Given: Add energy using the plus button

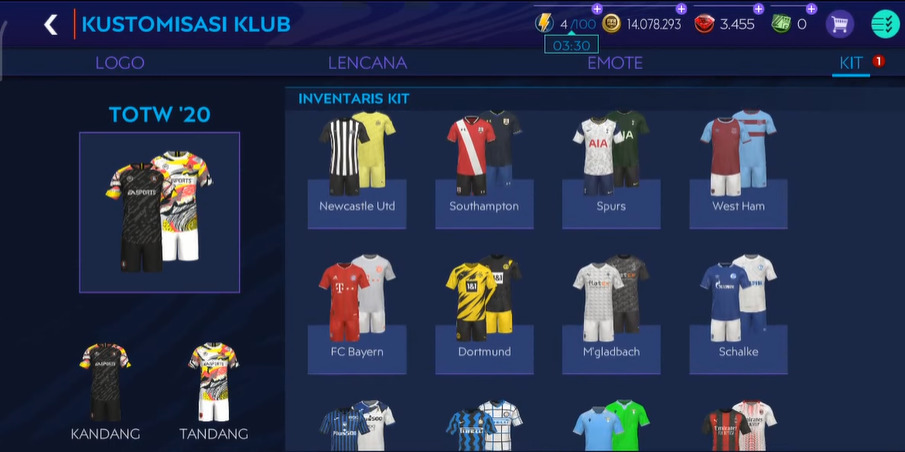Looking at the screenshot, I should (598, 9).
